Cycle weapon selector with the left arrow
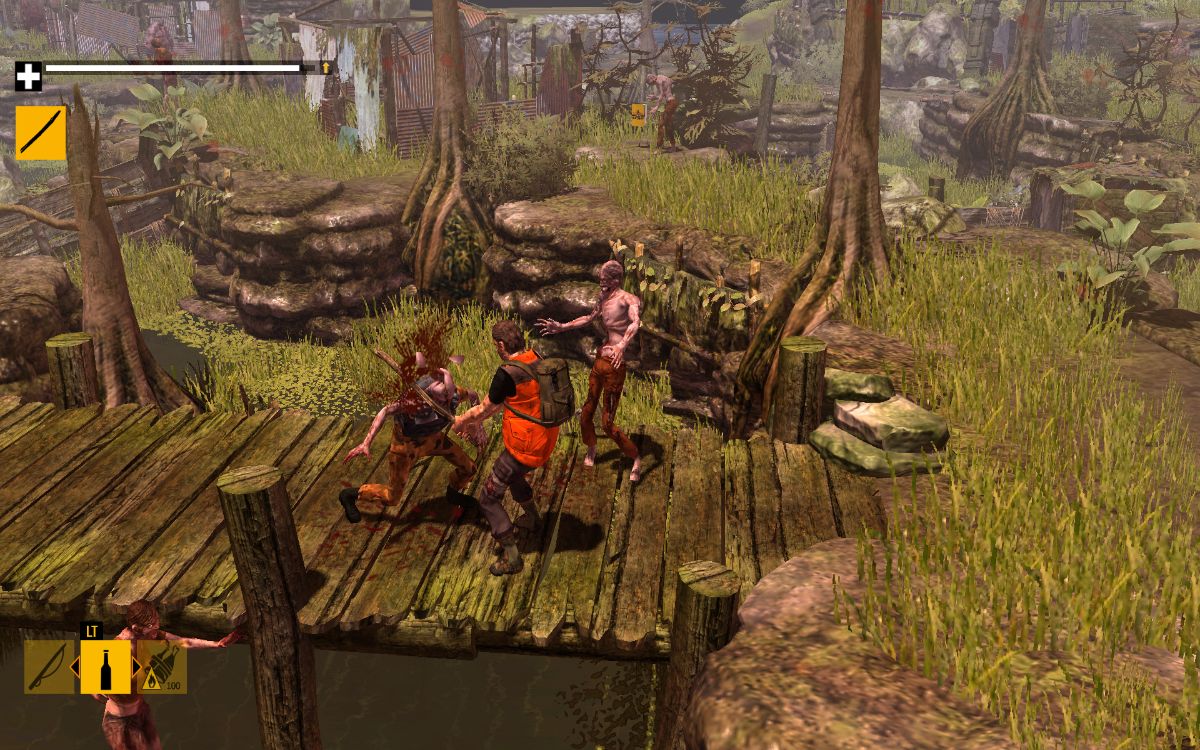 point(74,666)
